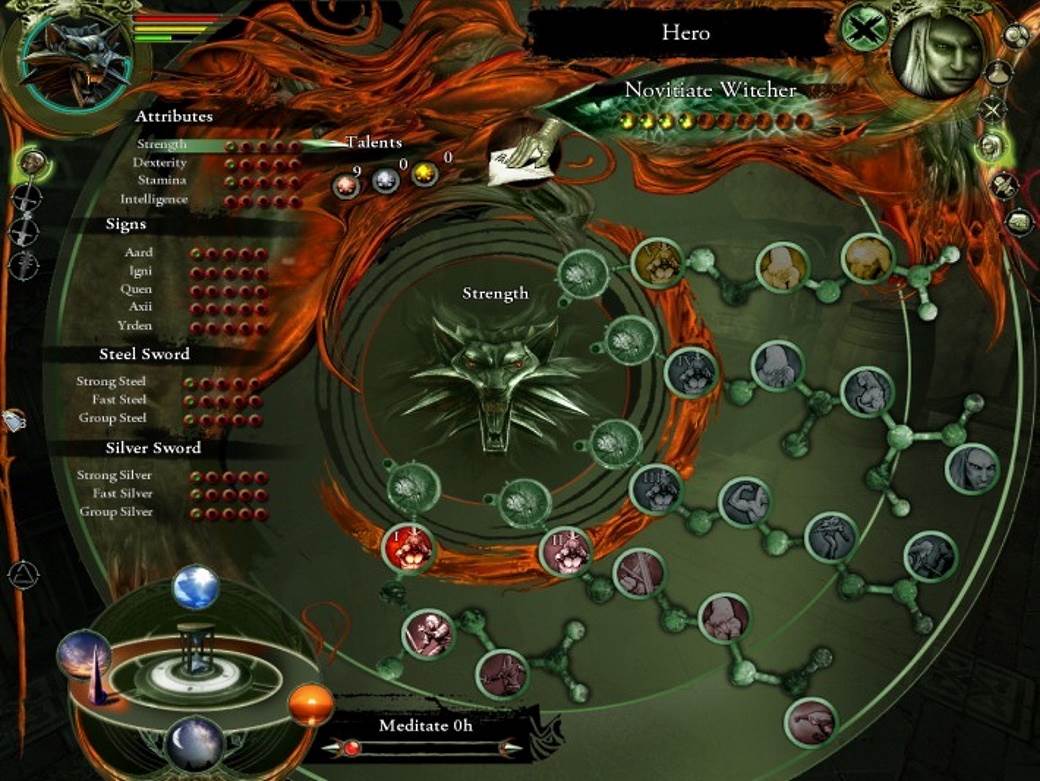Open the Fast Steel sword style
The height and width of the screenshot is (781, 1040).
pos(119,399)
